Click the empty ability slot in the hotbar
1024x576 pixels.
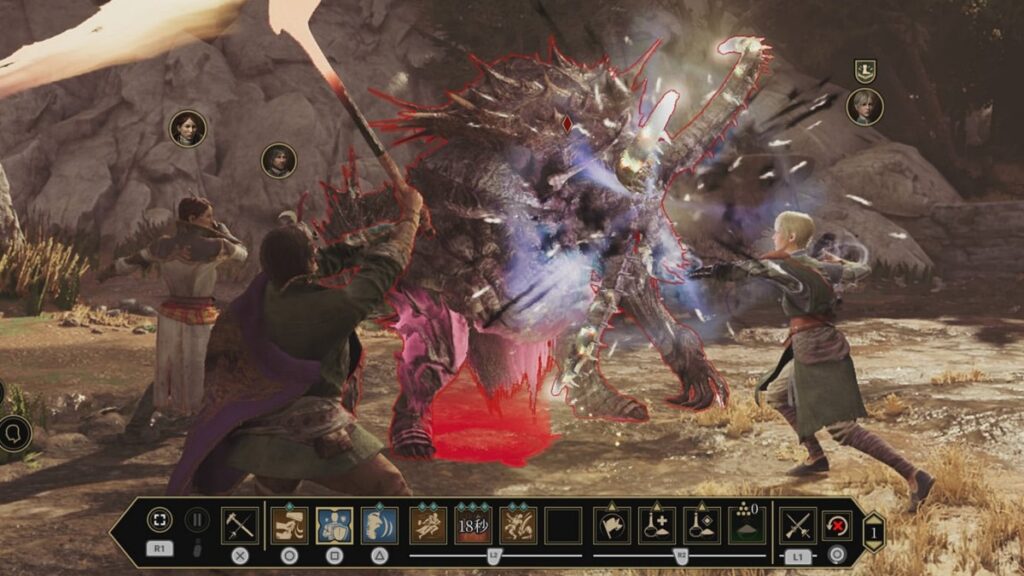coord(563,525)
